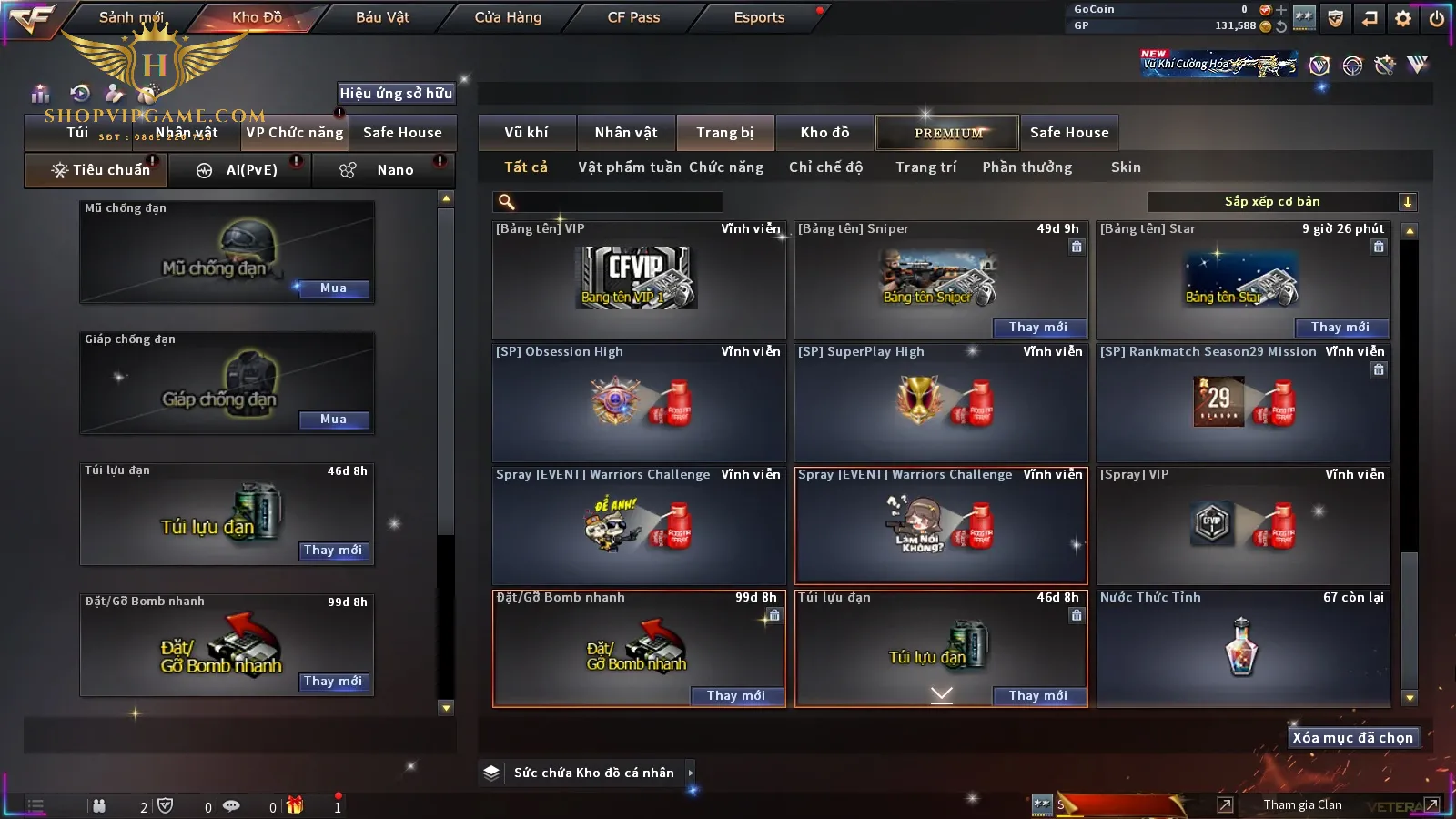Filter items by Skin category
This screenshot has width=1456, height=819.
[x=1126, y=167]
